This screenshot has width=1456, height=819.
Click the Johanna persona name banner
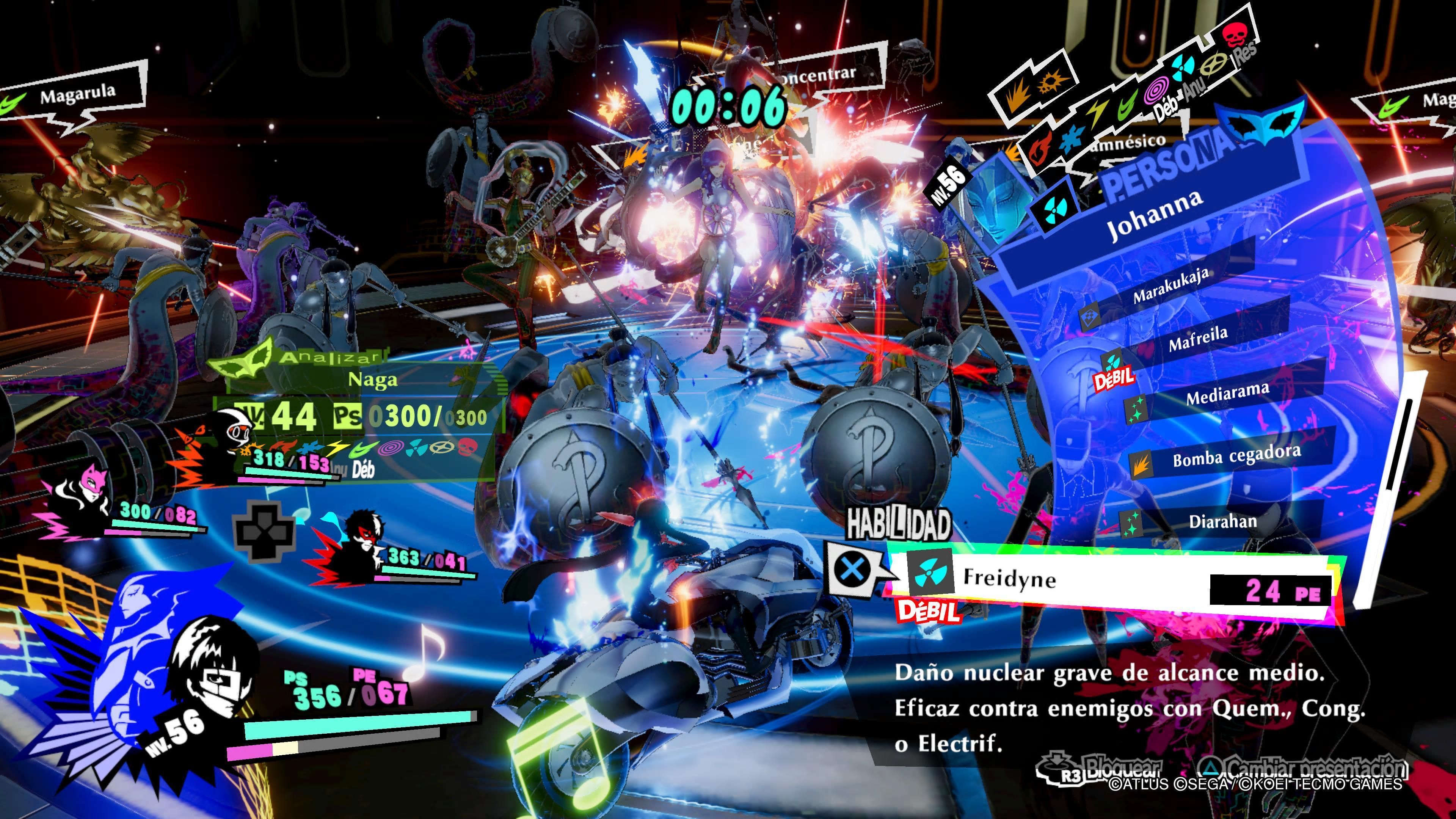pos(1153,215)
